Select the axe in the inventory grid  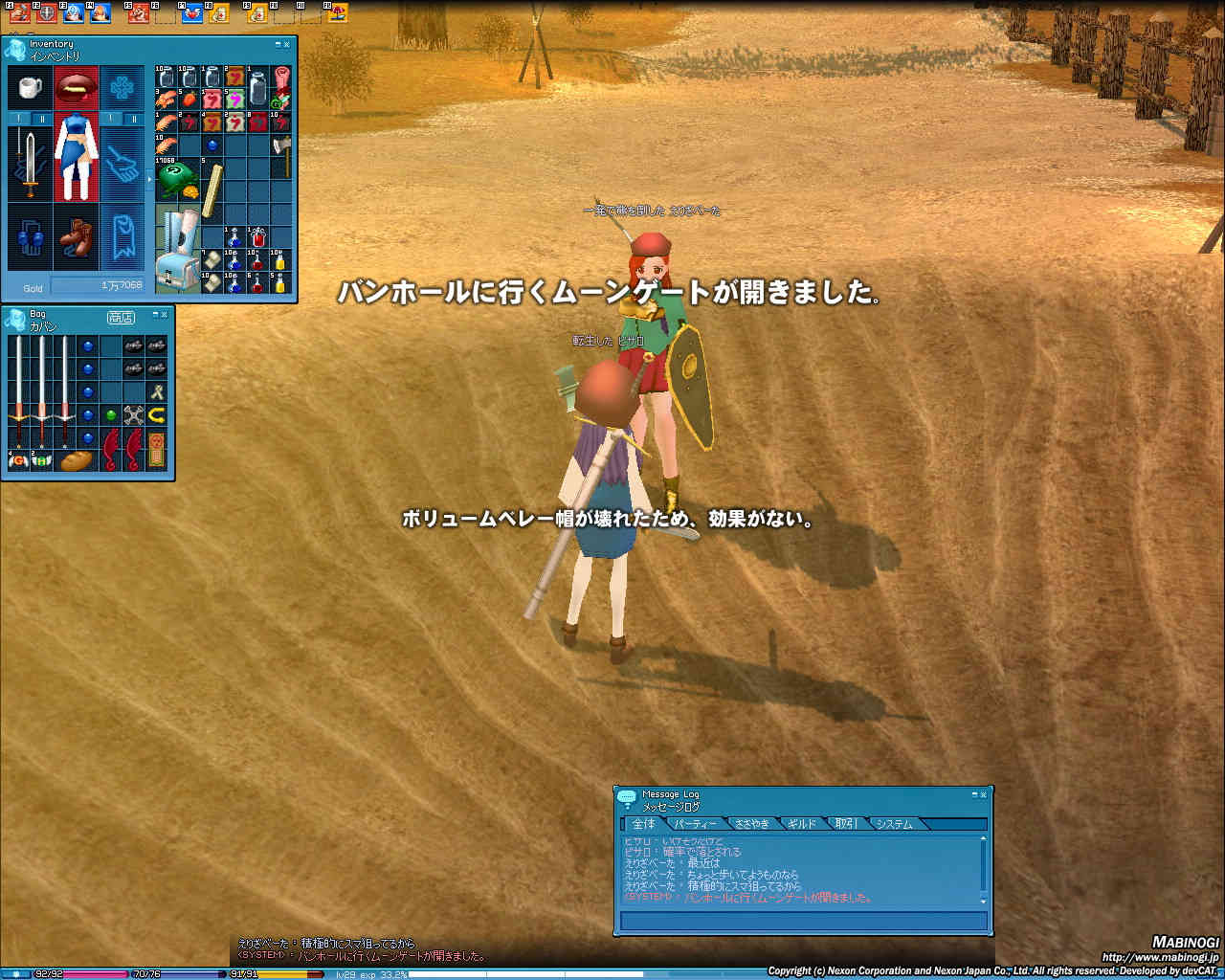coord(281,146)
